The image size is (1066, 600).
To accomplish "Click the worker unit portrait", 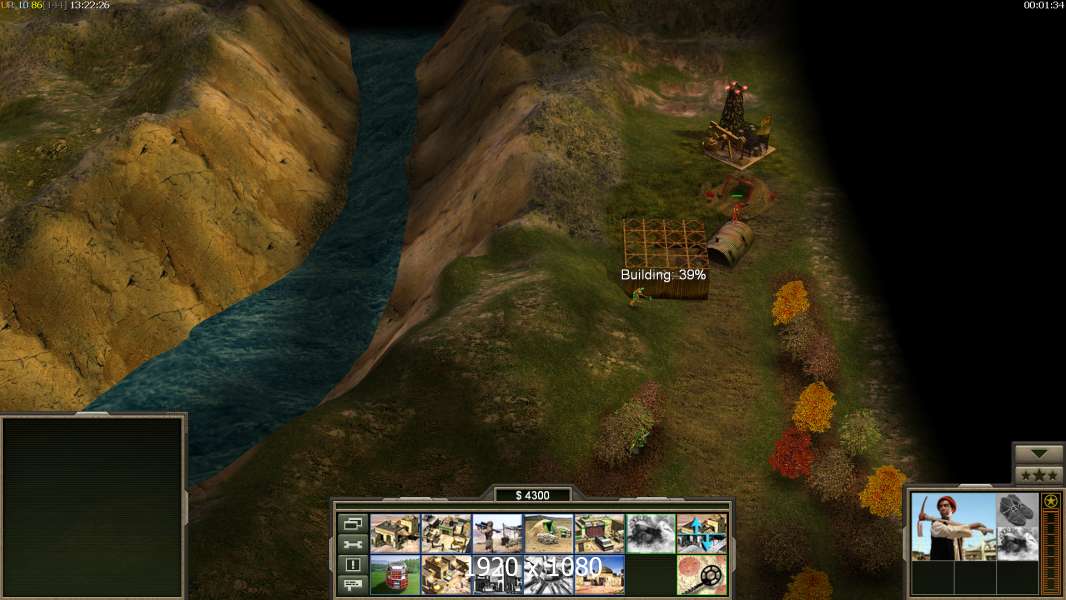I will tap(953, 526).
